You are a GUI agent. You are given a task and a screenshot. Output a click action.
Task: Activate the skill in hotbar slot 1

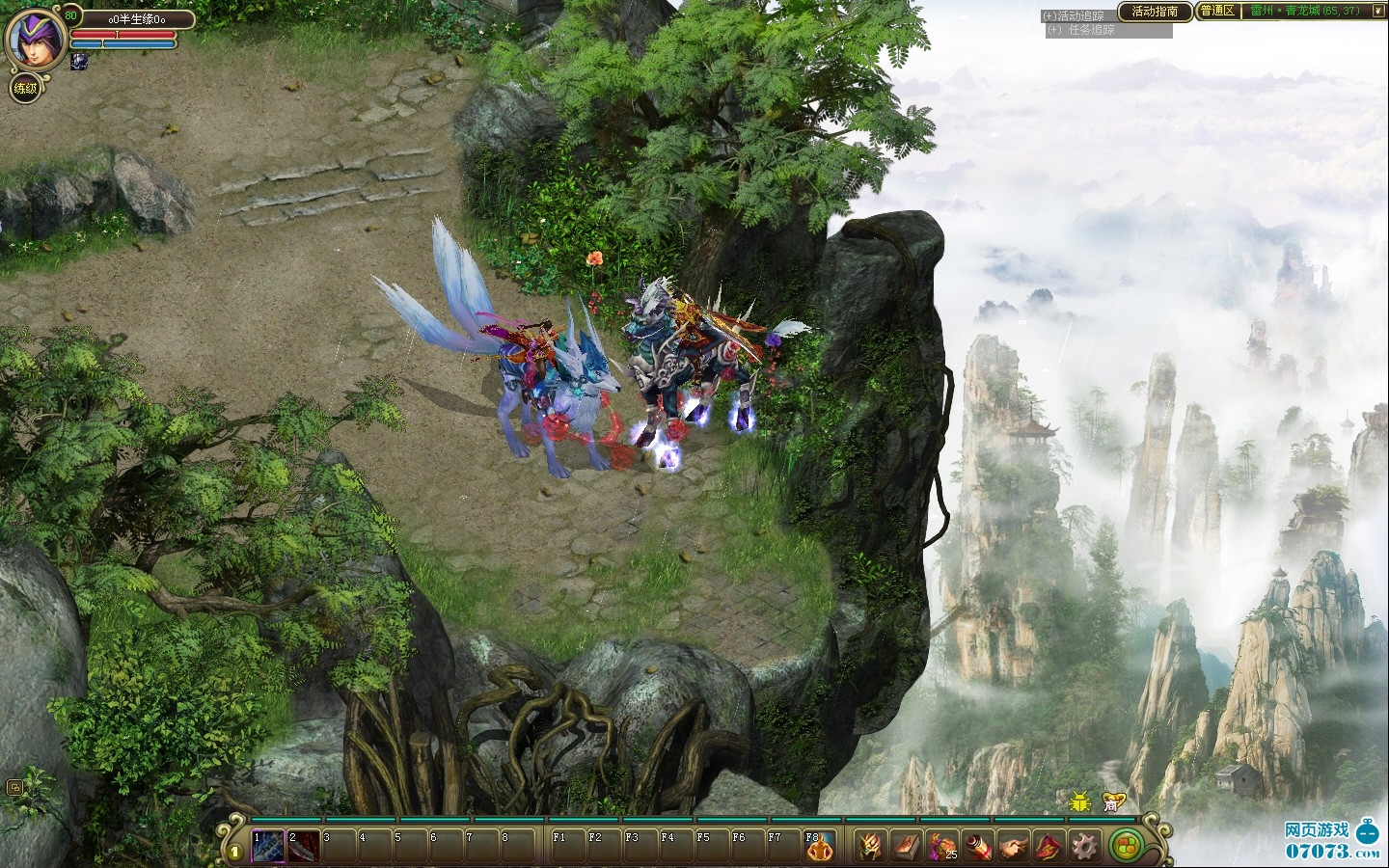point(268,846)
